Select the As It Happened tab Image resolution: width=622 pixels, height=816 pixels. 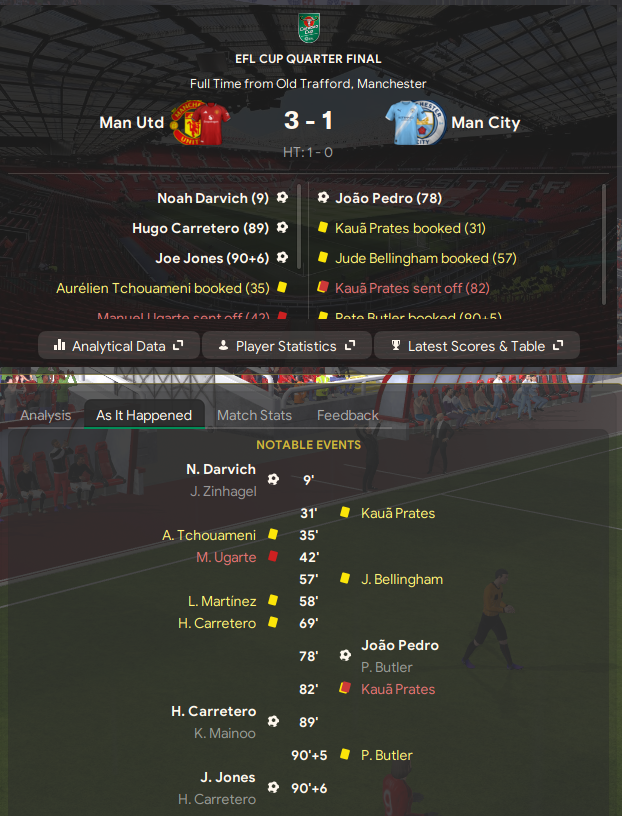pos(144,415)
